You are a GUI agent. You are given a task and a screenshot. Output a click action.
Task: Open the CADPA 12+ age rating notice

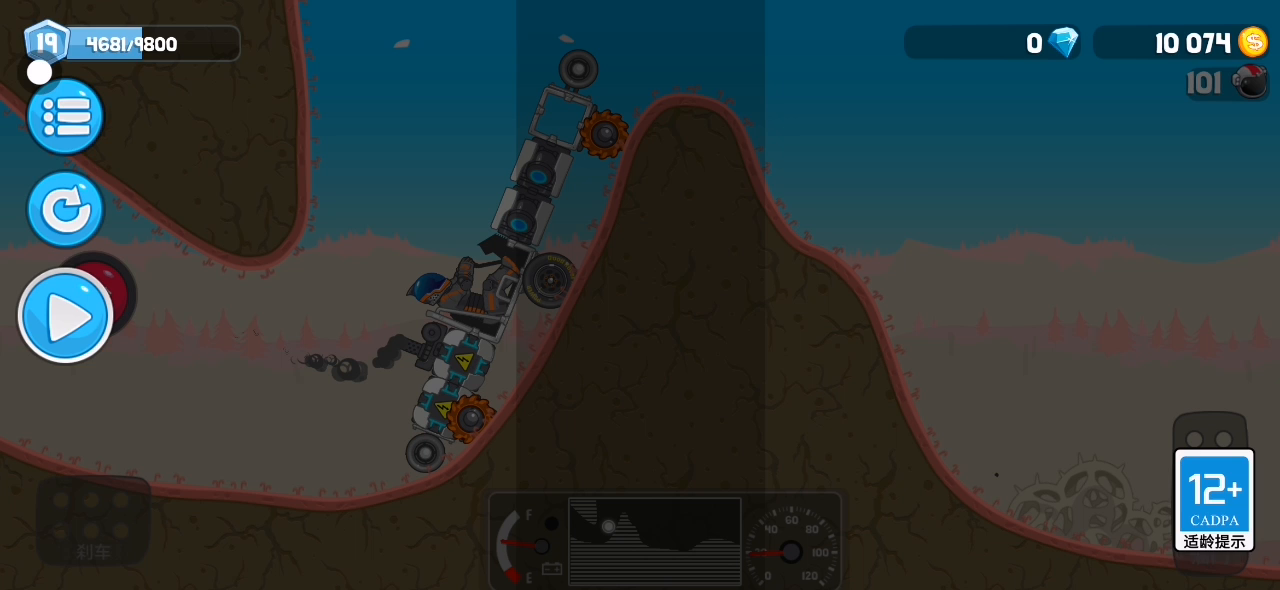[x=1214, y=500]
